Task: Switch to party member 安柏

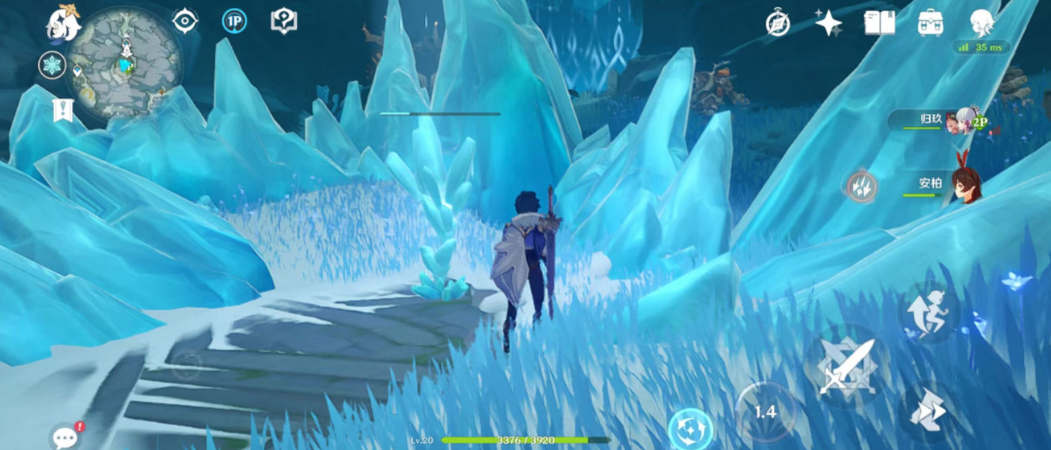Action: [x=950, y=183]
